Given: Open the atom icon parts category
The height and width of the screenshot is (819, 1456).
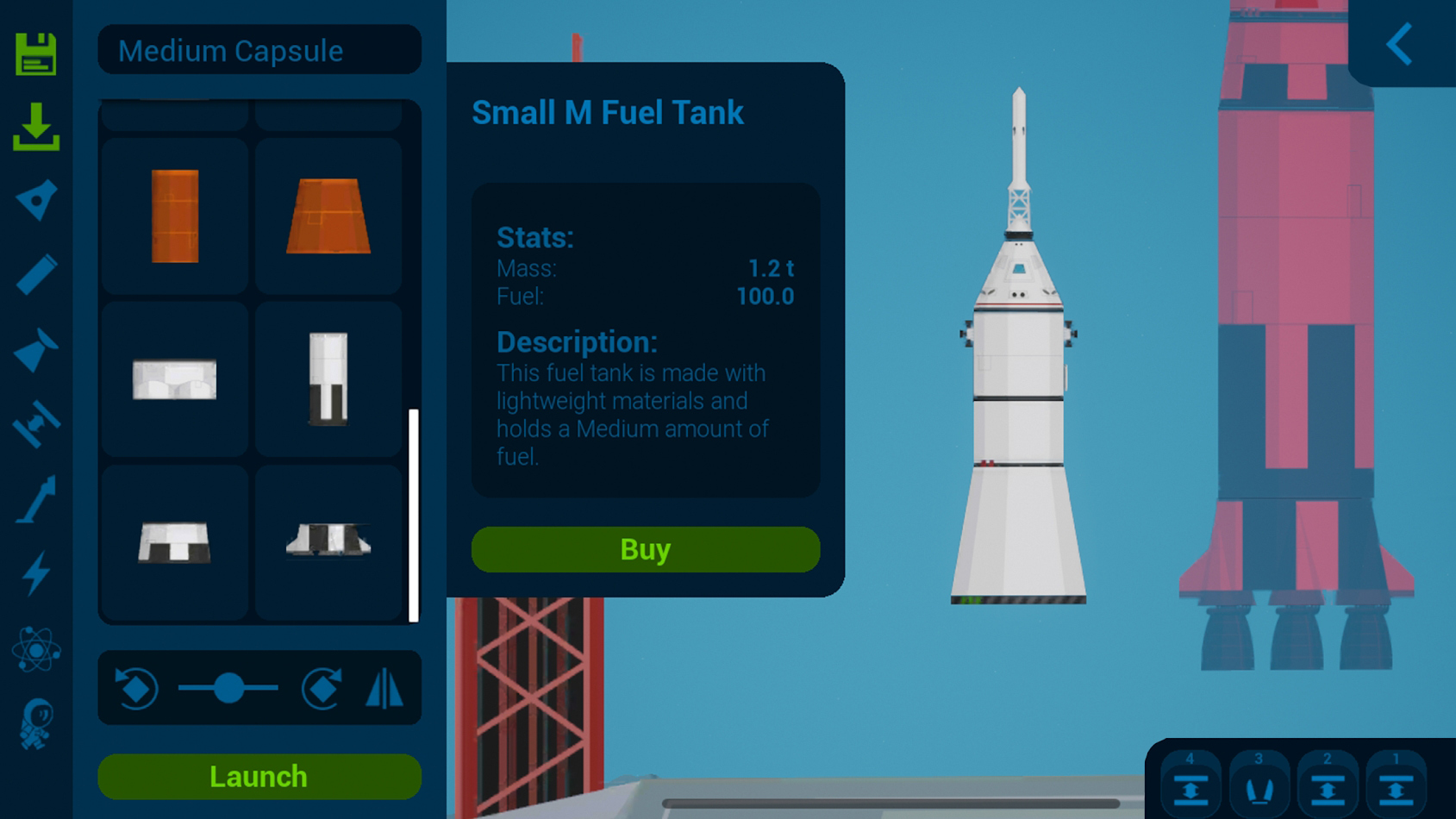Looking at the screenshot, I should point(36,649).
